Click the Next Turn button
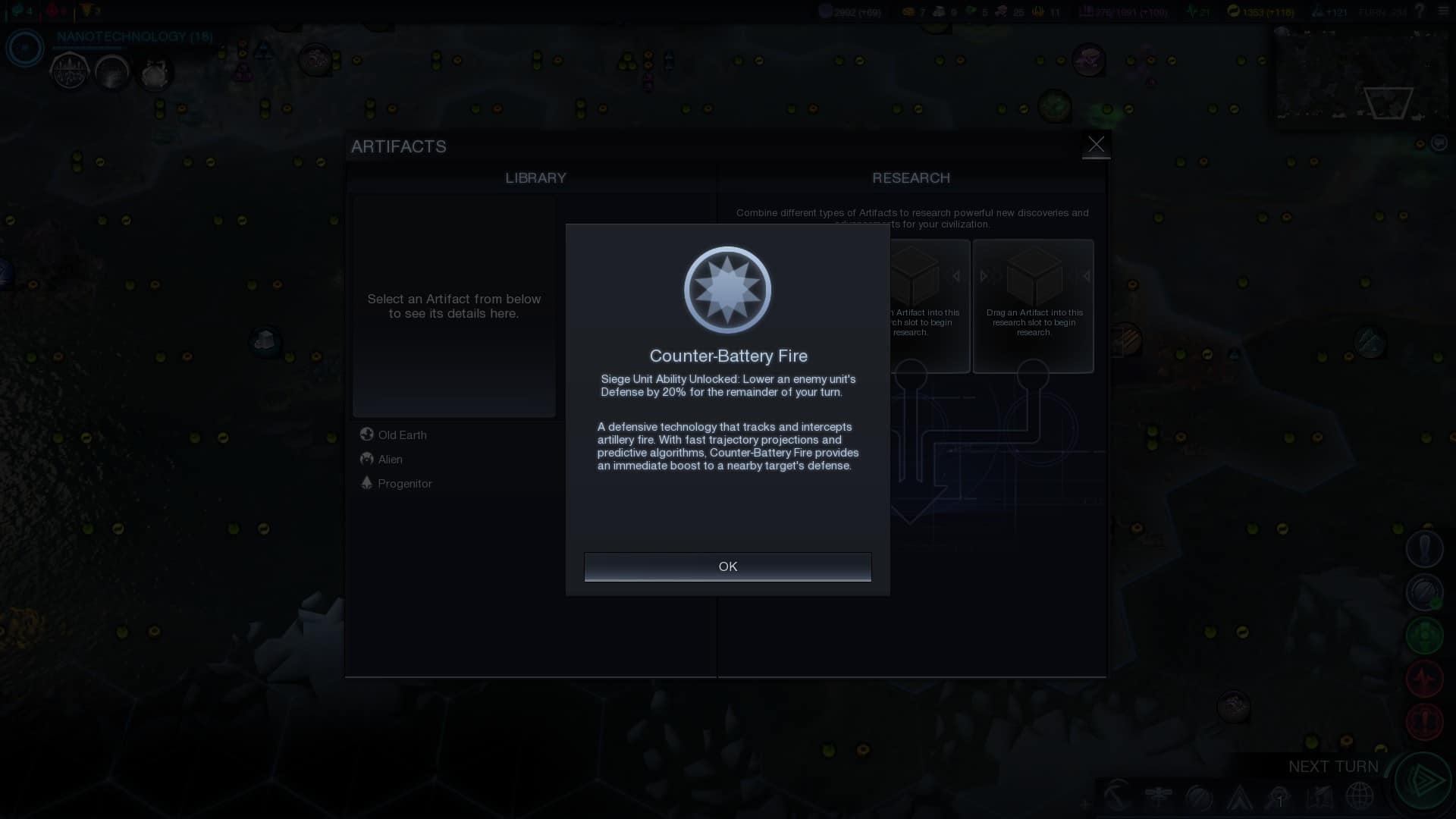This screenshot has width=1456, height=819. [x=1423, y=780]
